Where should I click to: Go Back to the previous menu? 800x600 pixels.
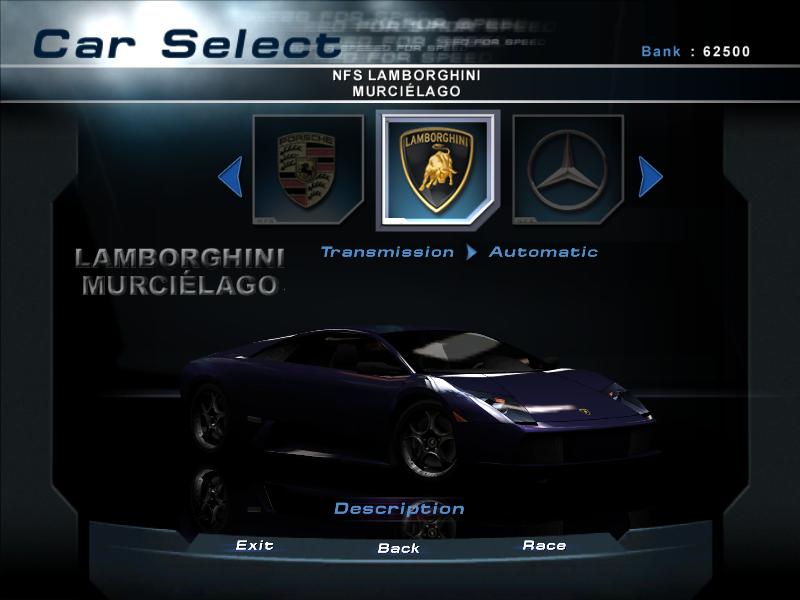(398, 548)
